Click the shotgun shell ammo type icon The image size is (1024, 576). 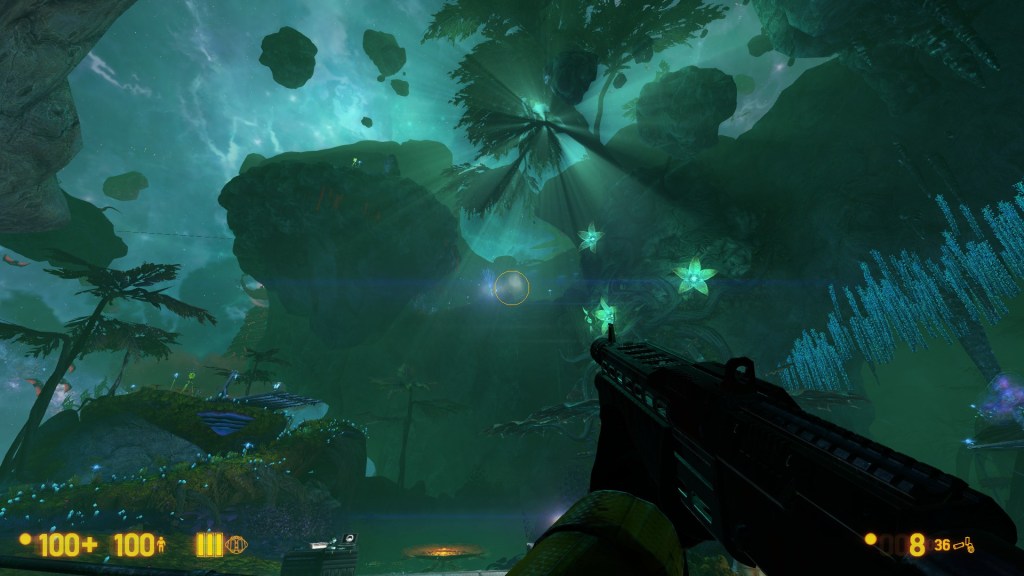(965, 545)
